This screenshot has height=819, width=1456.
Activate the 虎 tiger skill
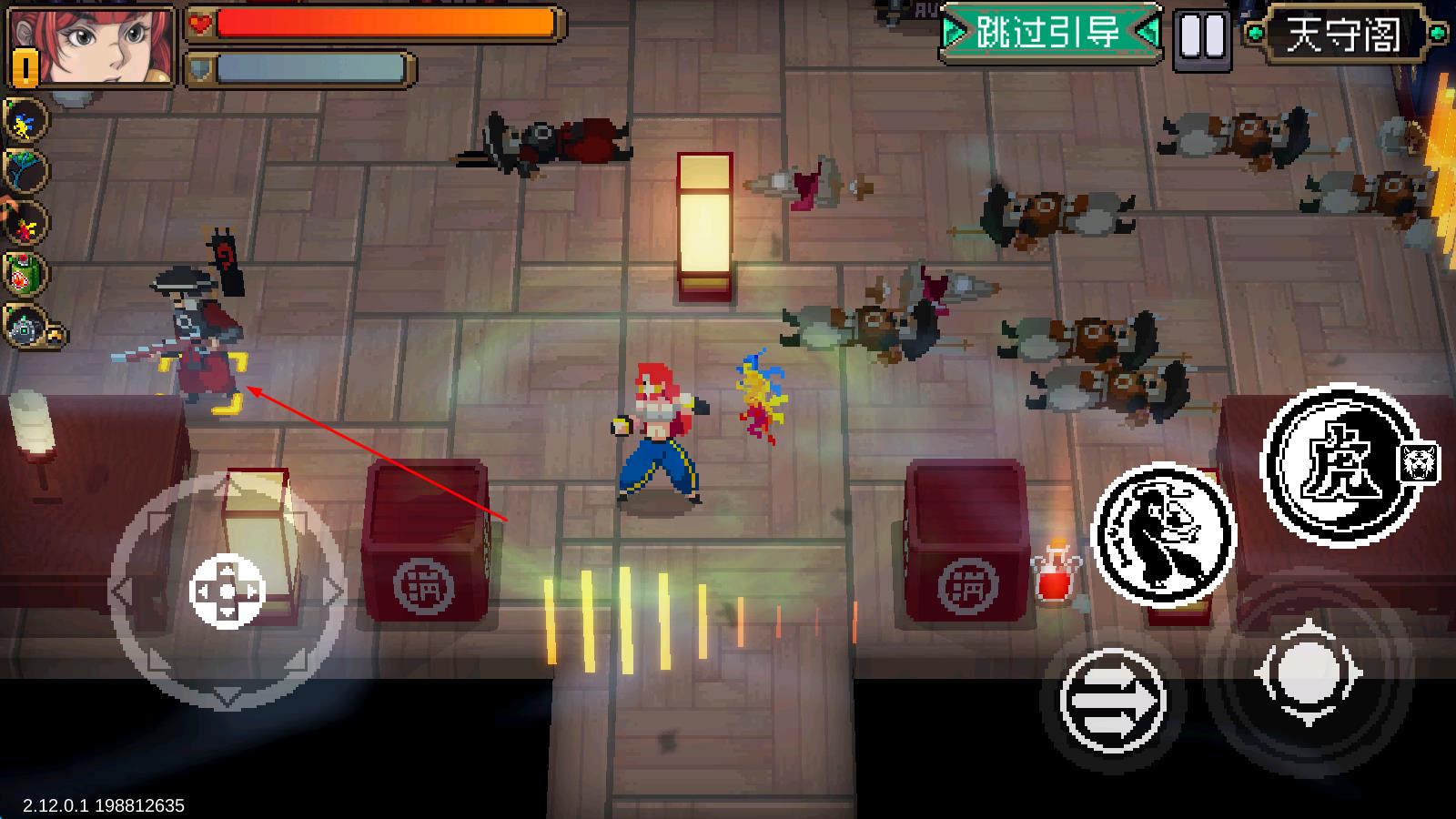(1343, 465)
